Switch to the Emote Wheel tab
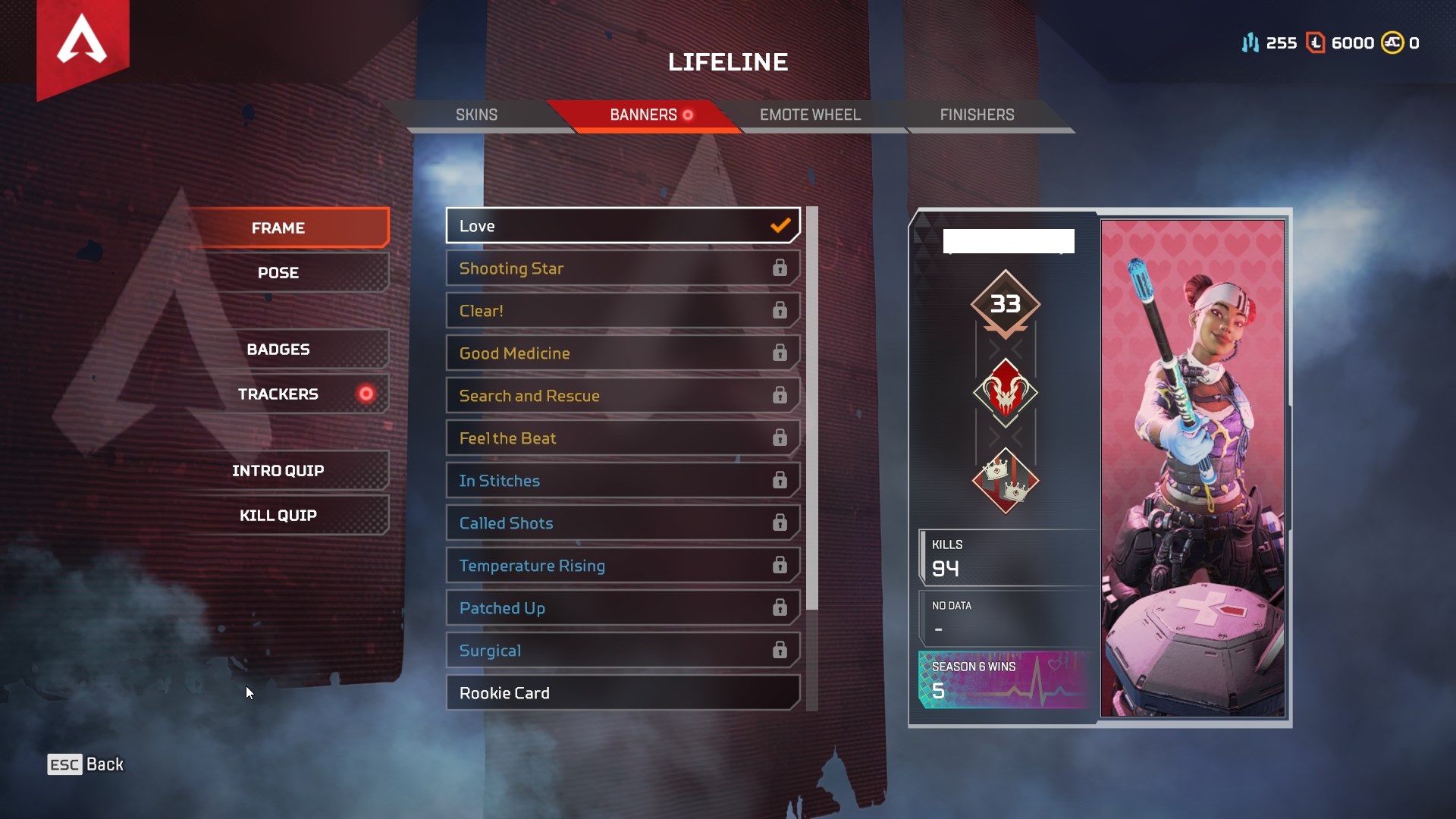 pos(808,115)
